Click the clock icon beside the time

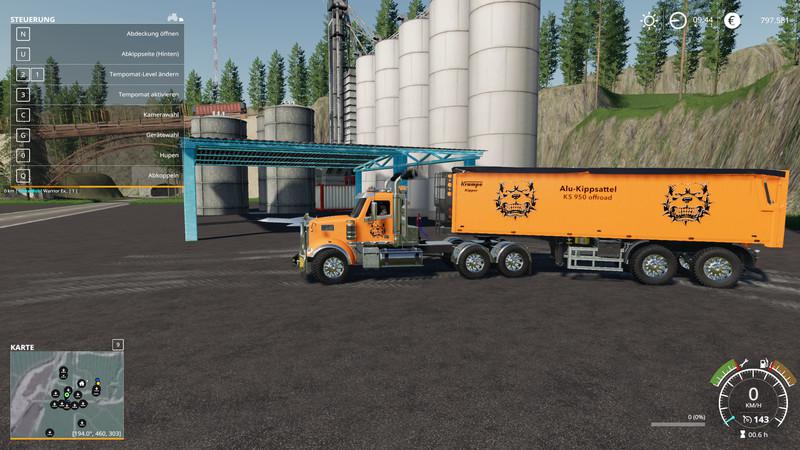678,20
